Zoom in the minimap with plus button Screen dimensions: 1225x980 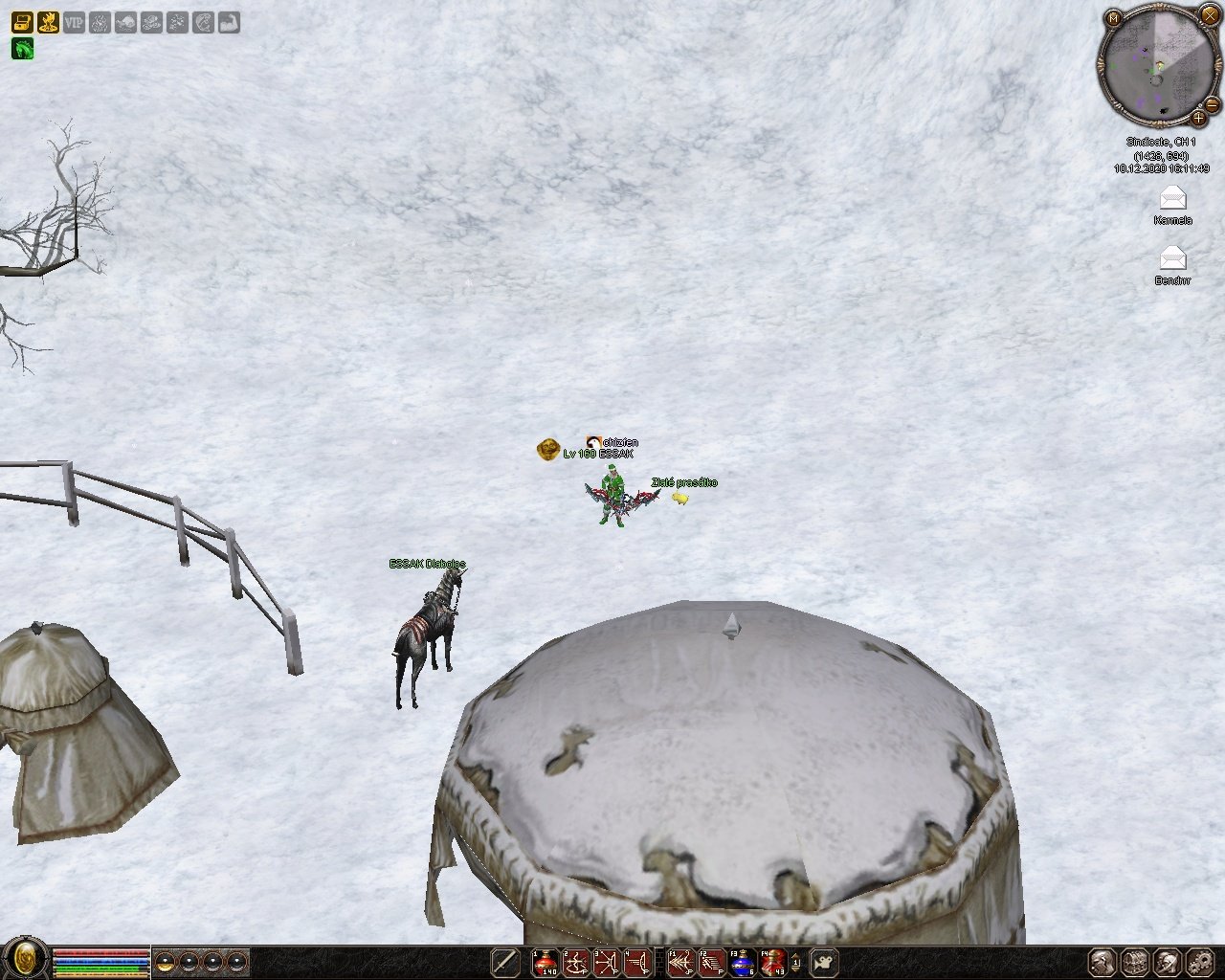(1198, 119)
